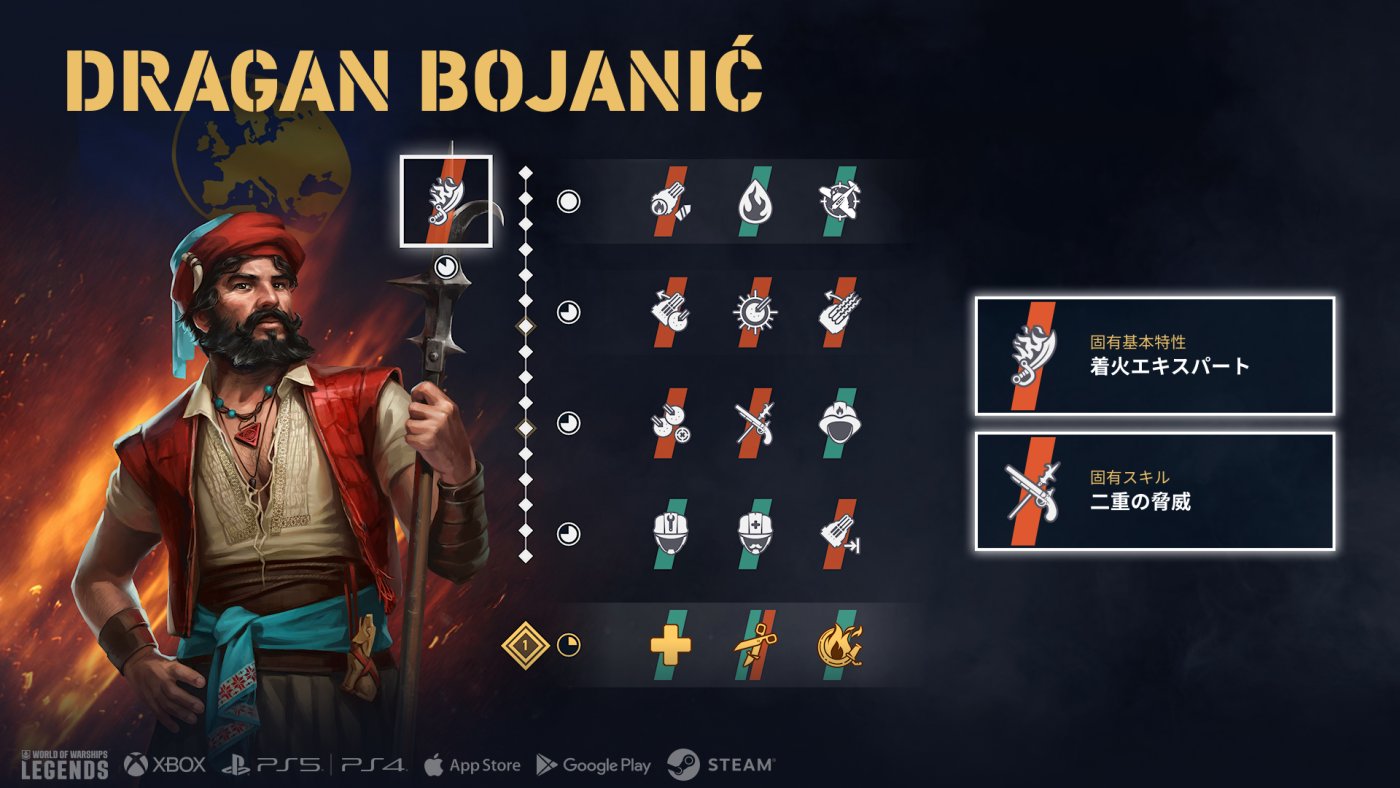This screenshot has height=788, width=1400.
Task: Select the medic helmet skill icon
Action: click(754, 533)
